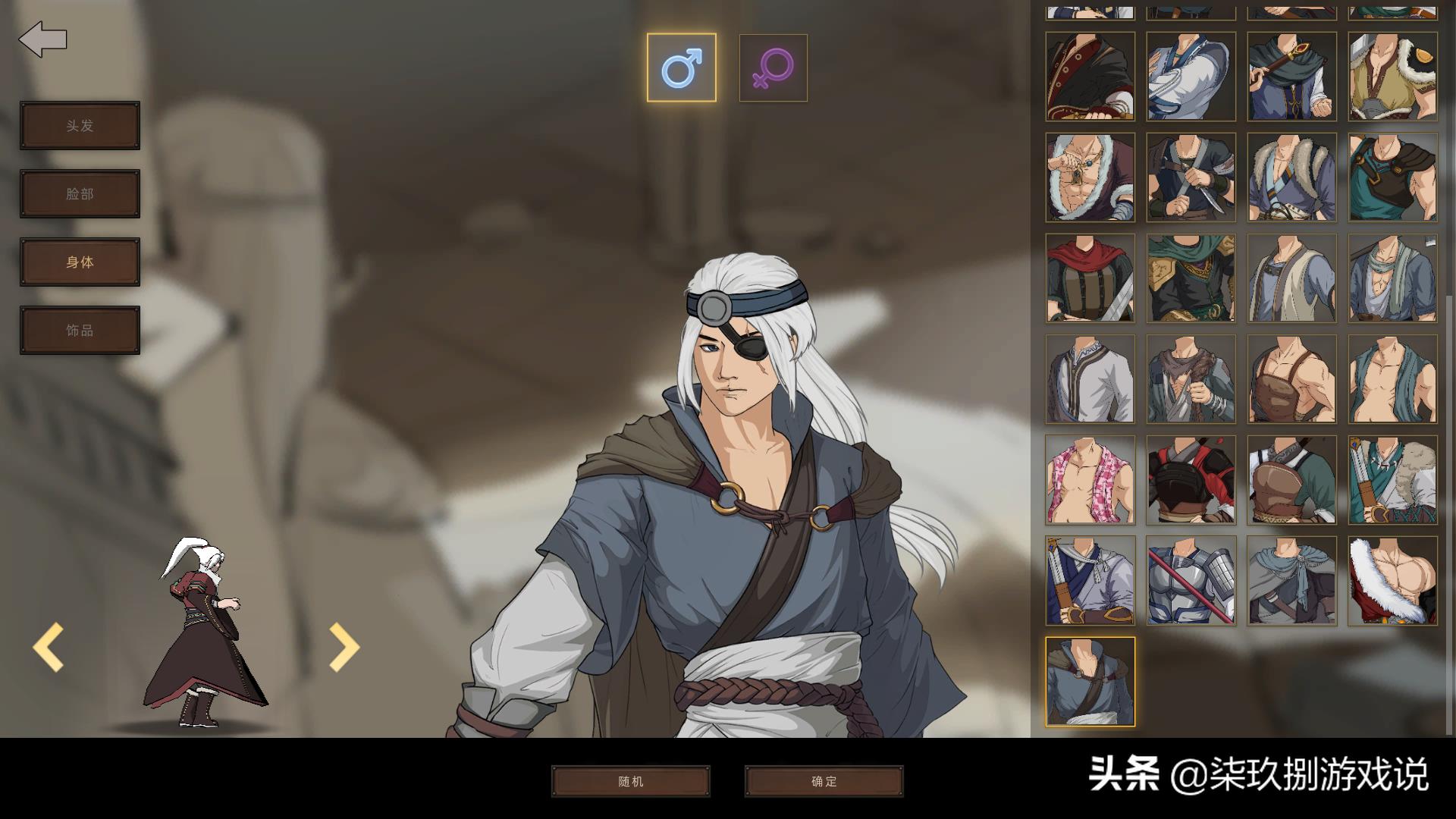The height and width of the screenshot is (819, 1456).
Task: Switch to the 头发 (hair) category
Action: tap(80, 125)
